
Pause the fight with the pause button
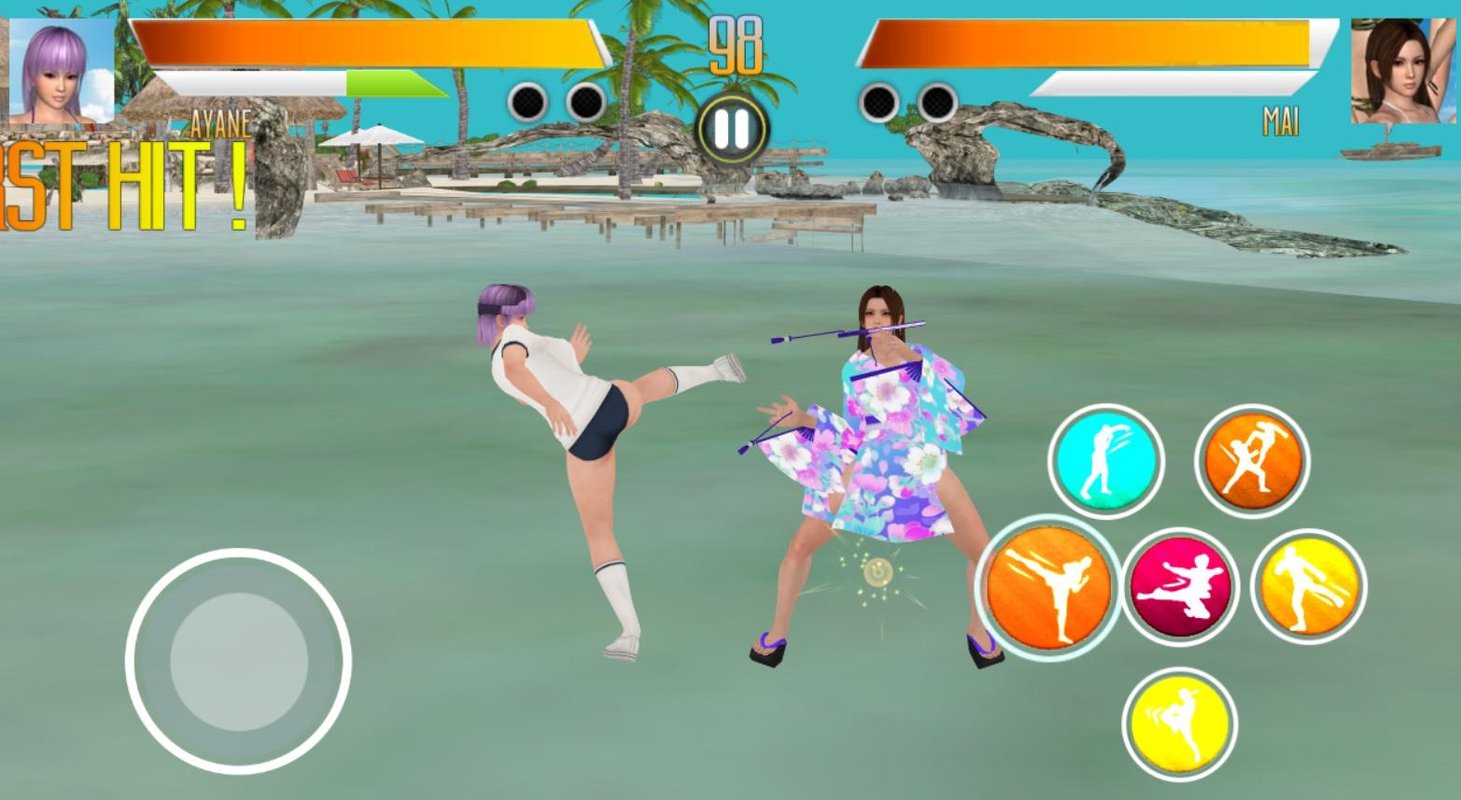click(732, 129)
